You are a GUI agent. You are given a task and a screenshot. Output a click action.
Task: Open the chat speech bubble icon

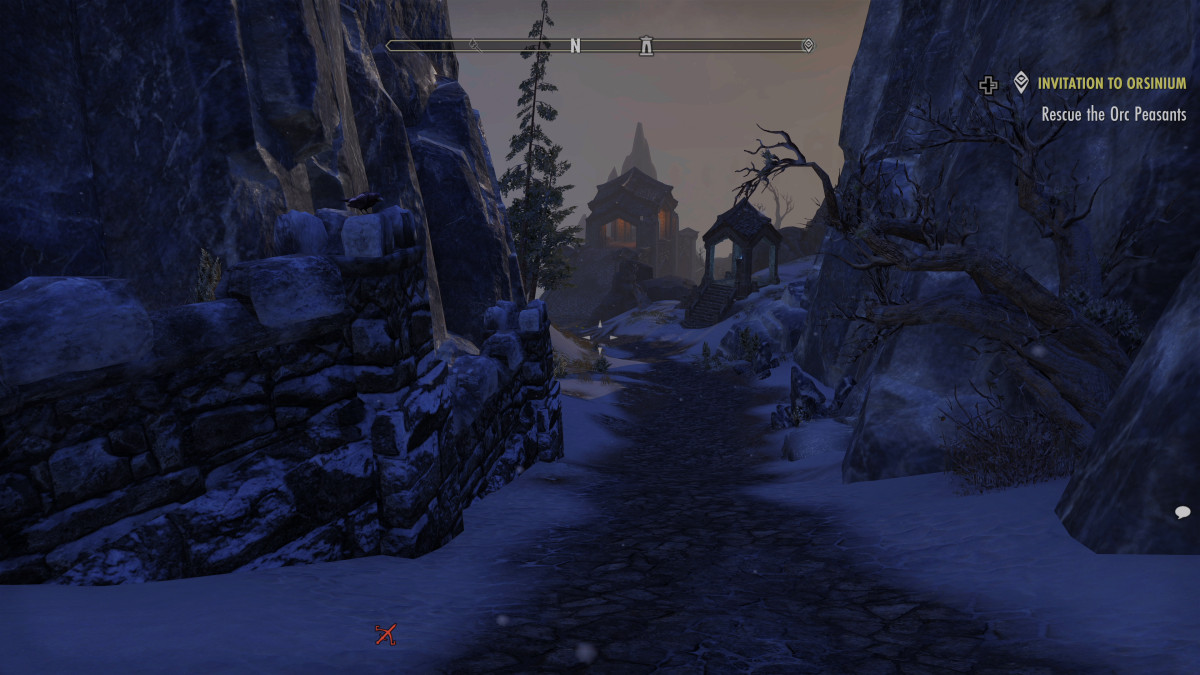[1182, 512]
